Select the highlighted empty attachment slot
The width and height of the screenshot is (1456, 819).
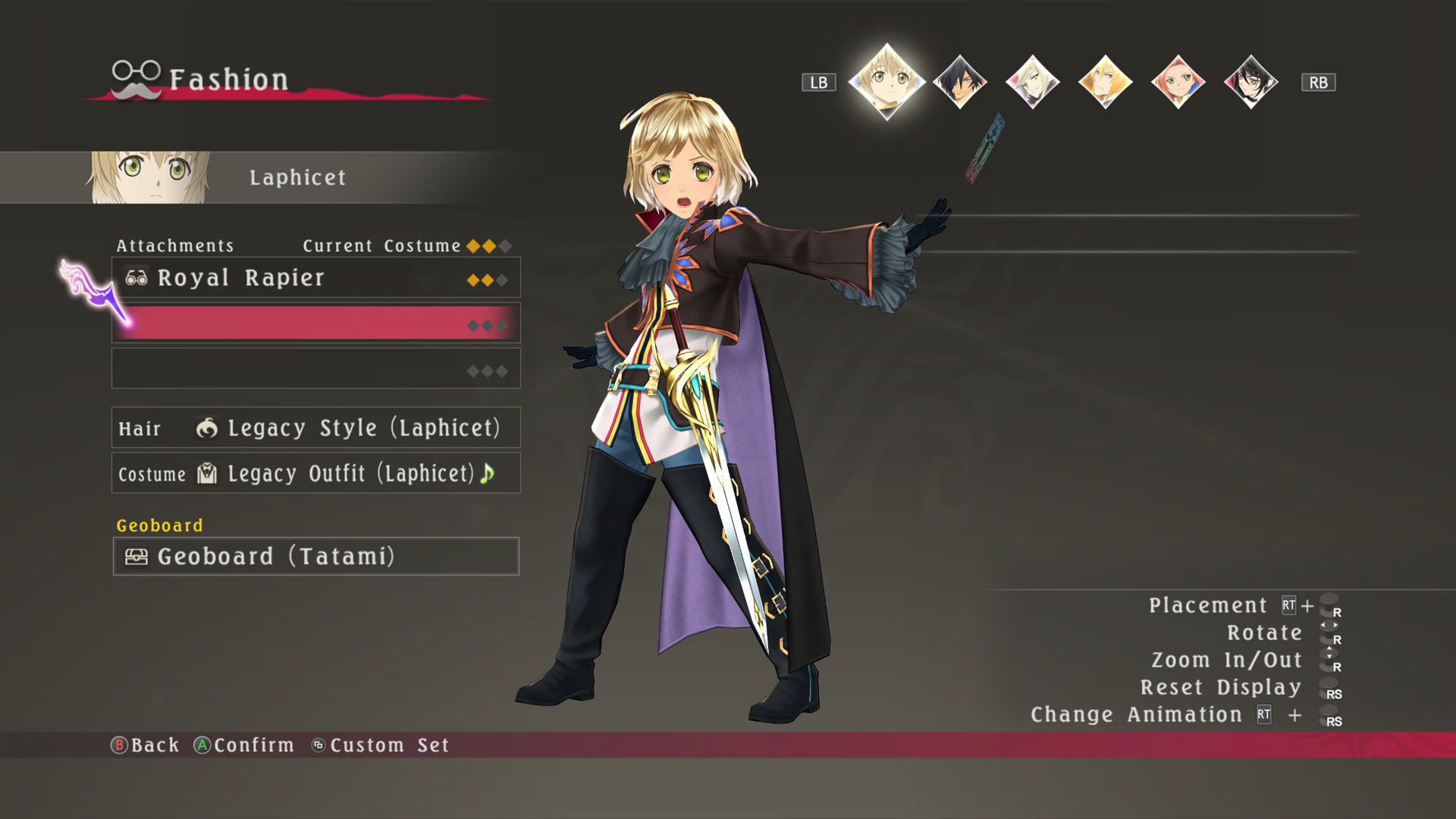(315, 322)
